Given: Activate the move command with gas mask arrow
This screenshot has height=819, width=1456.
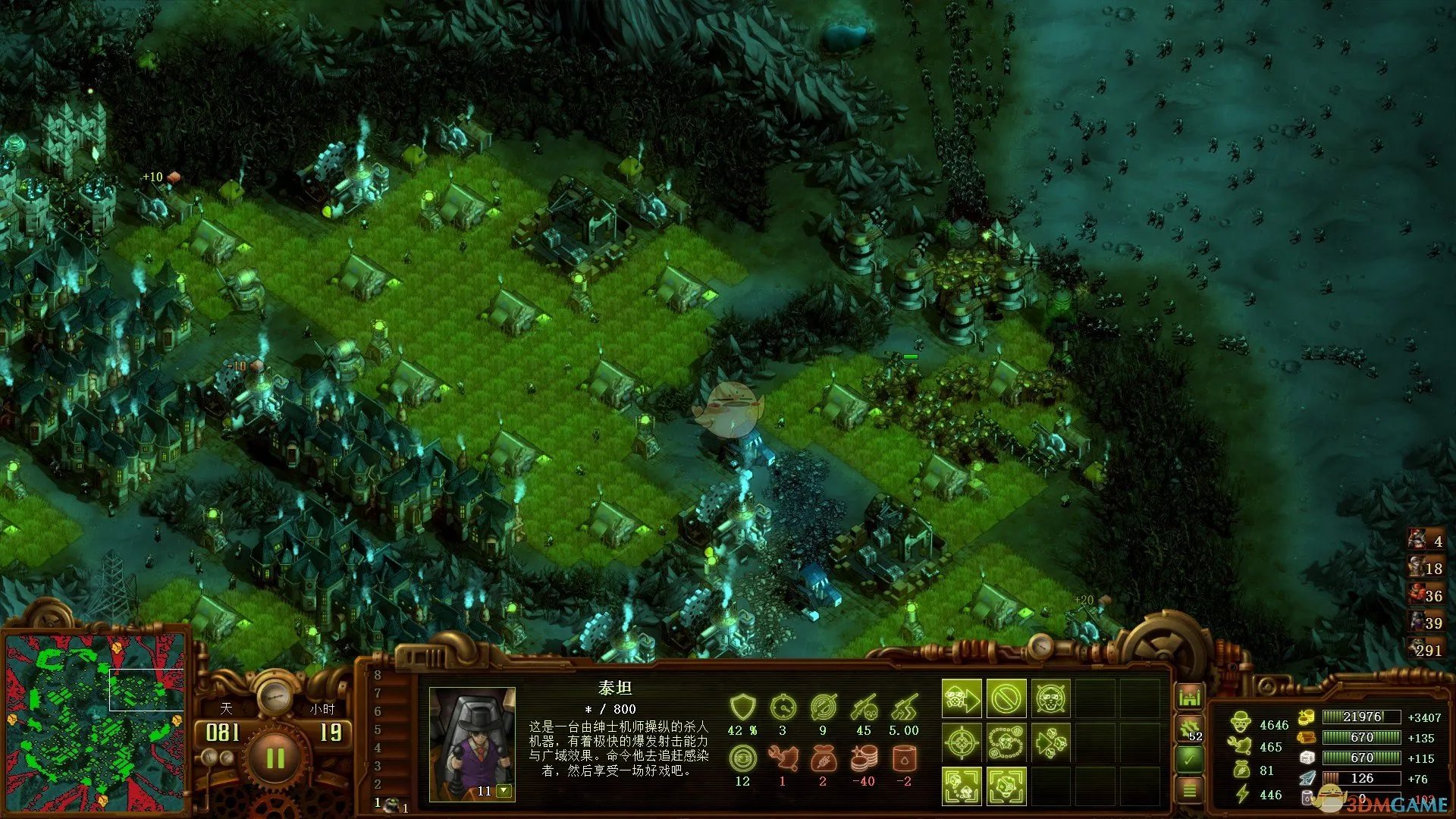Looking at the screenshot, I should 962,698.
